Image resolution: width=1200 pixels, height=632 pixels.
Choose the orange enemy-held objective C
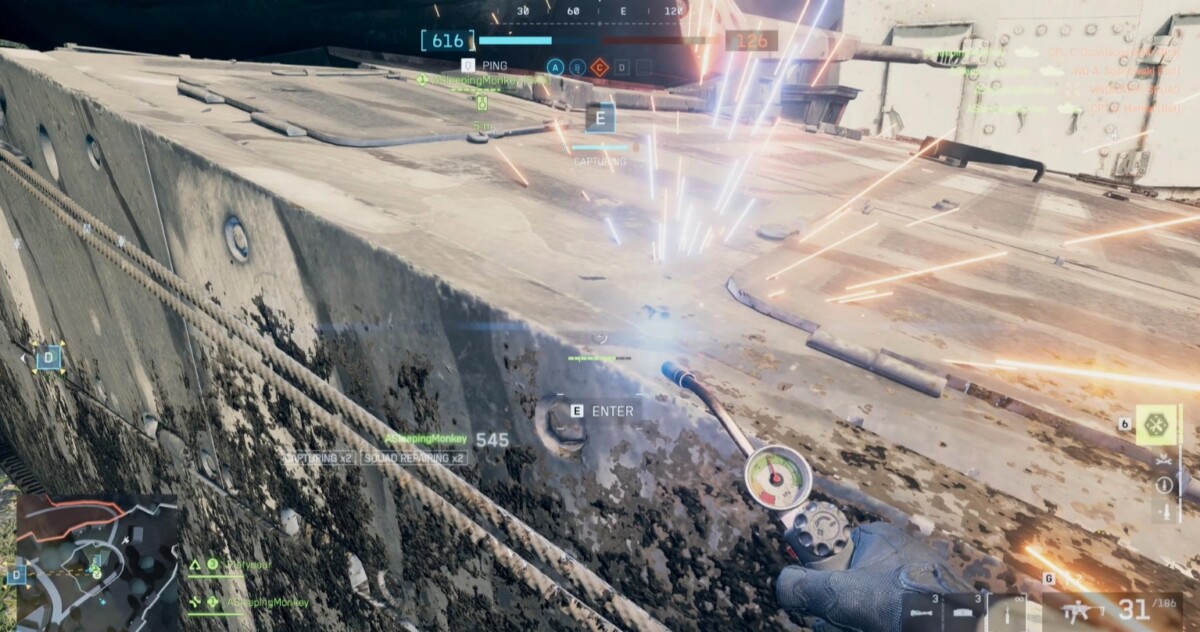[599, 67]
